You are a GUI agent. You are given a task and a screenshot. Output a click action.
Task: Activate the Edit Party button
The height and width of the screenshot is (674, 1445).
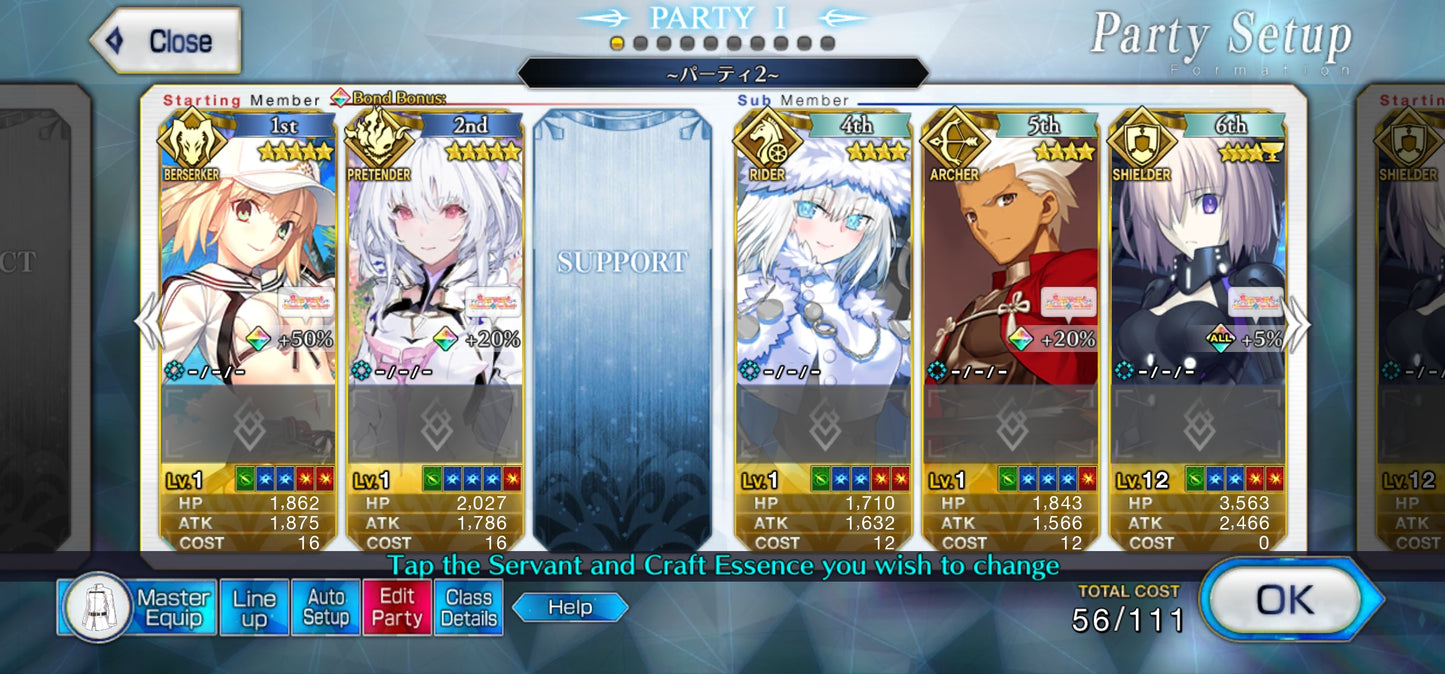pos(397,607)
